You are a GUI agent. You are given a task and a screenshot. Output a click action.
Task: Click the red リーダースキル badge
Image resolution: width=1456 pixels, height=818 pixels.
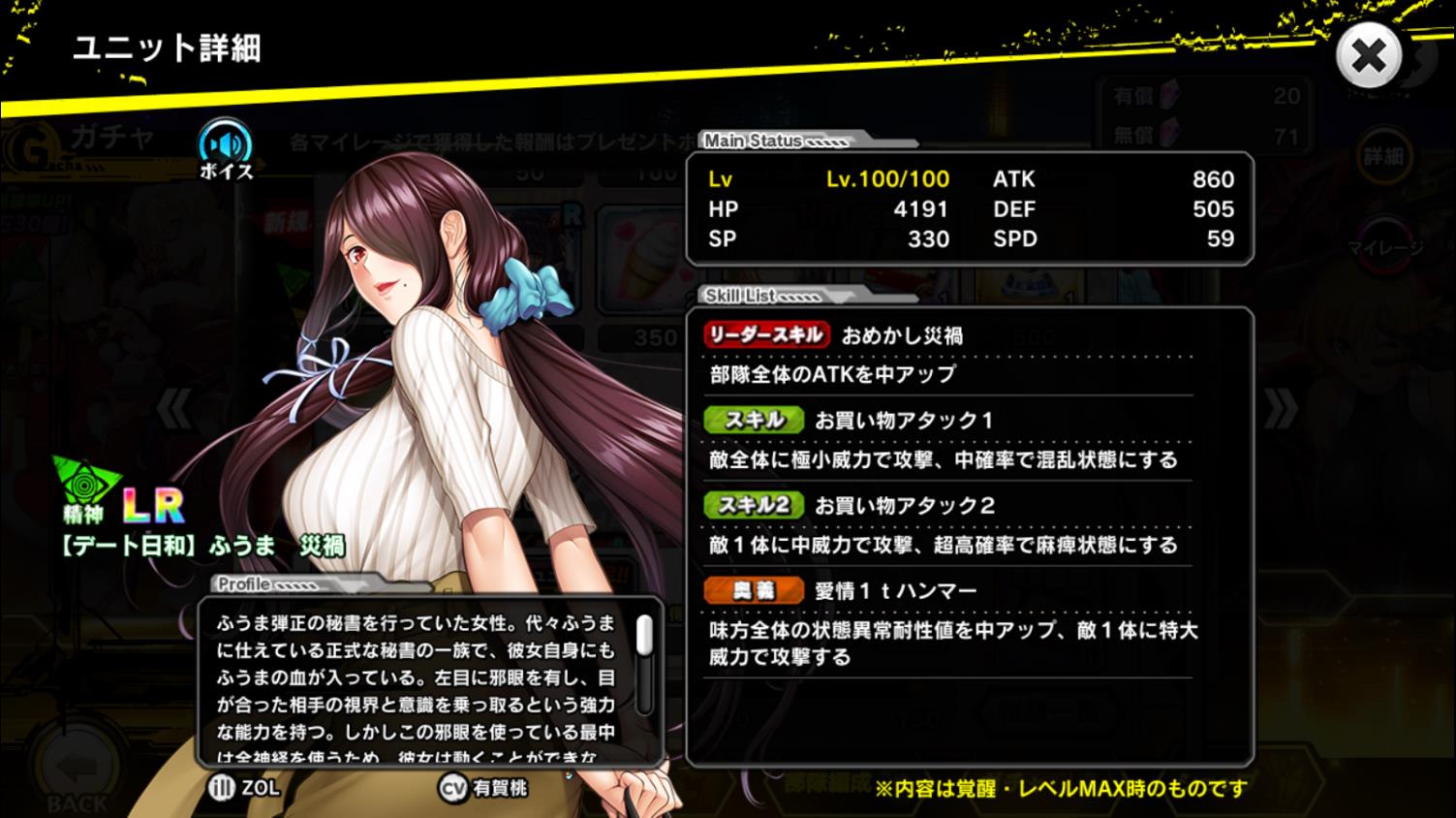pyautogui.click(x=762, y=334)
